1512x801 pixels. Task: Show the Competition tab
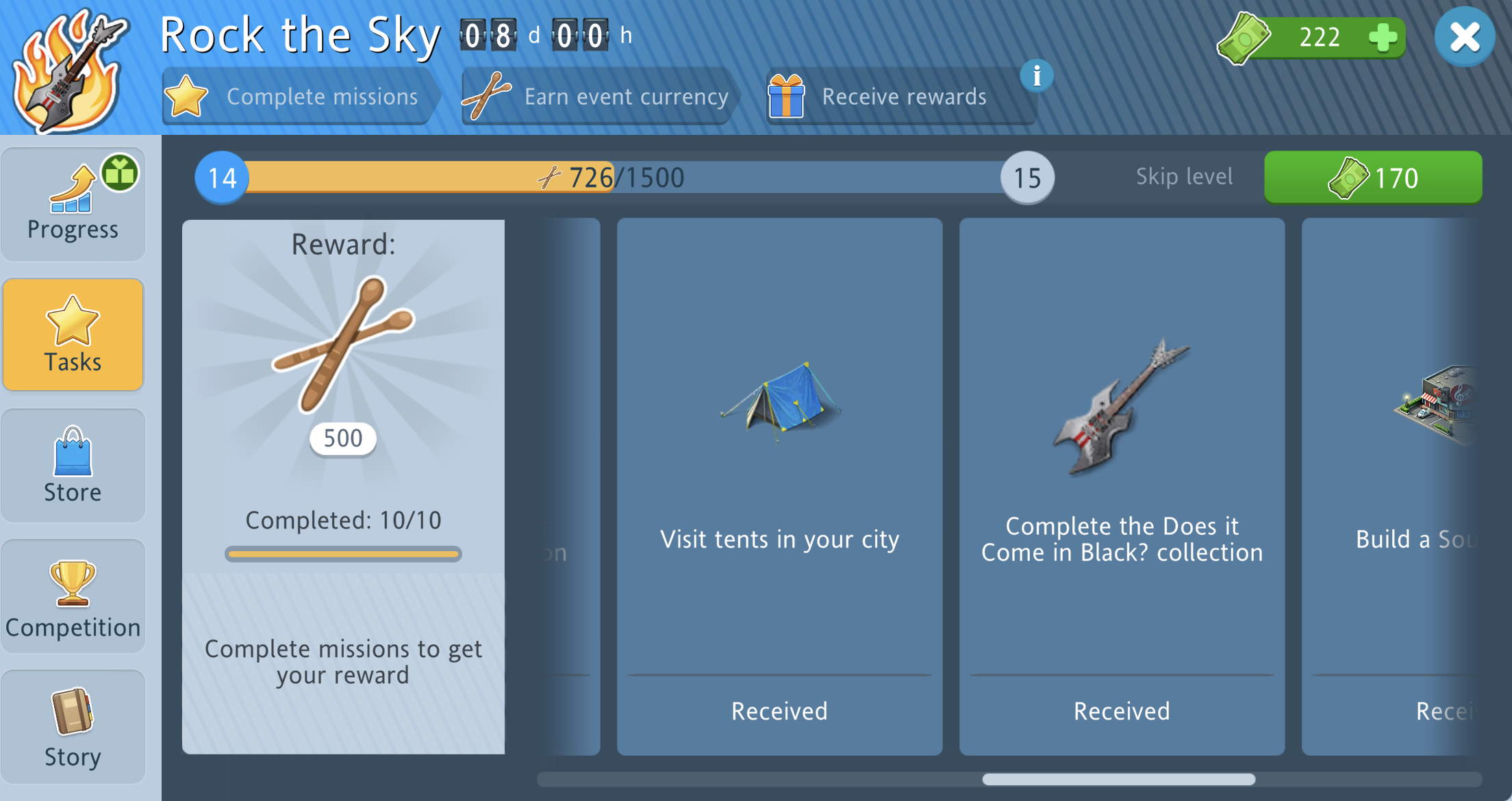(73, 596)
